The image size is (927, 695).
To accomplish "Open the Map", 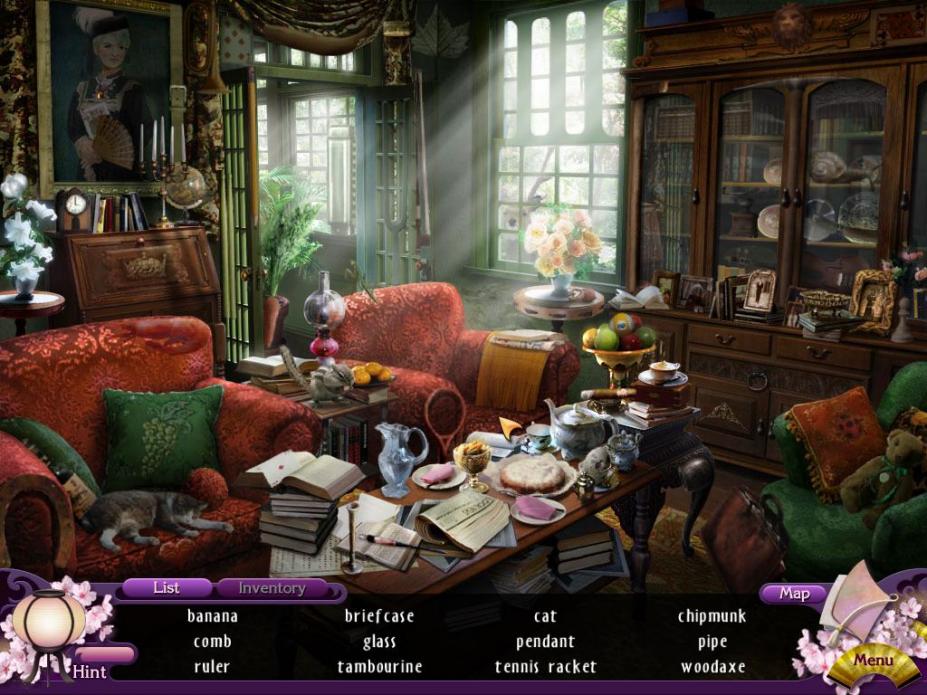I will click(794, 593).
